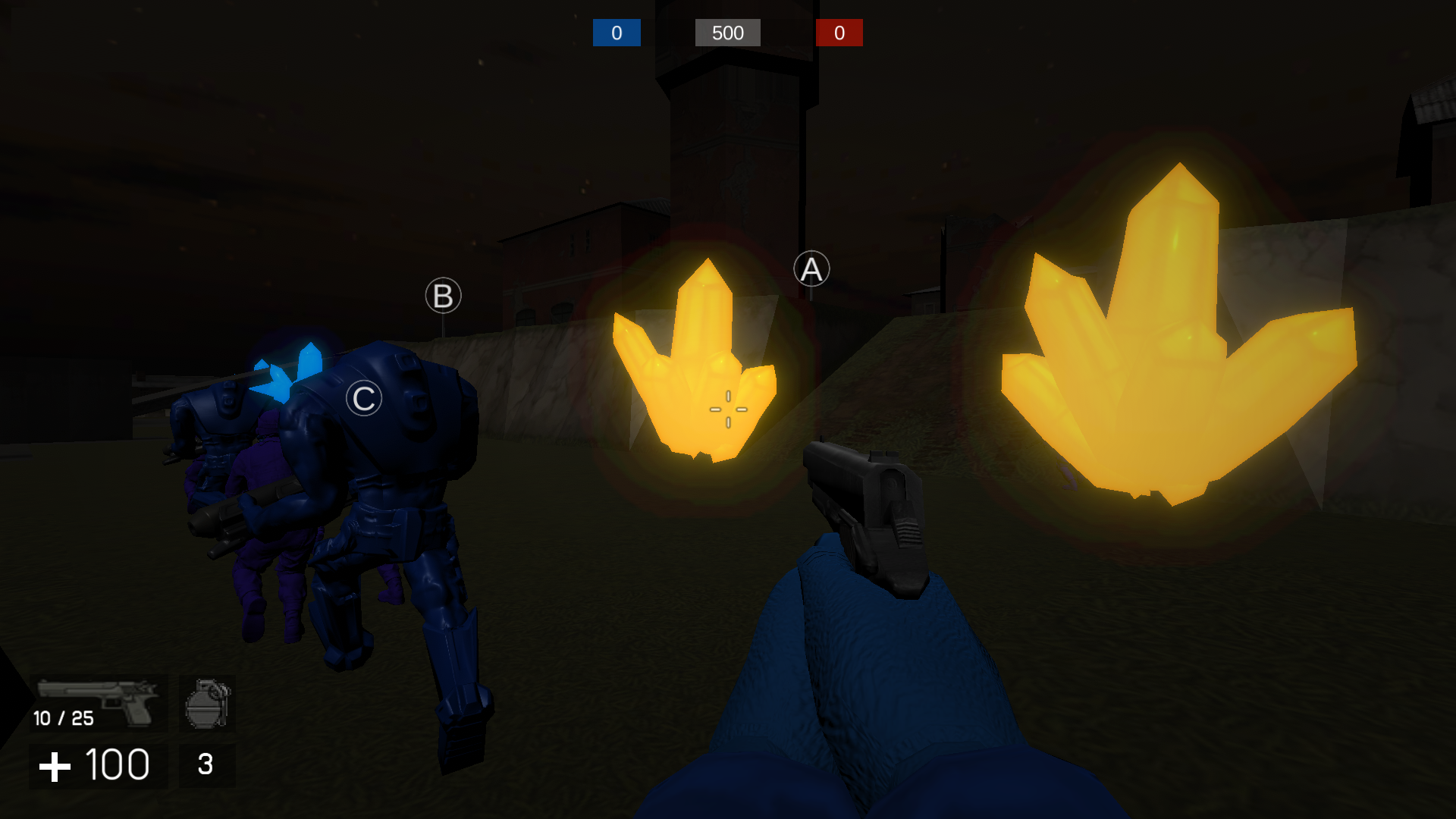Select the capture point A marker
The image size is (1456, 819).
811,269
